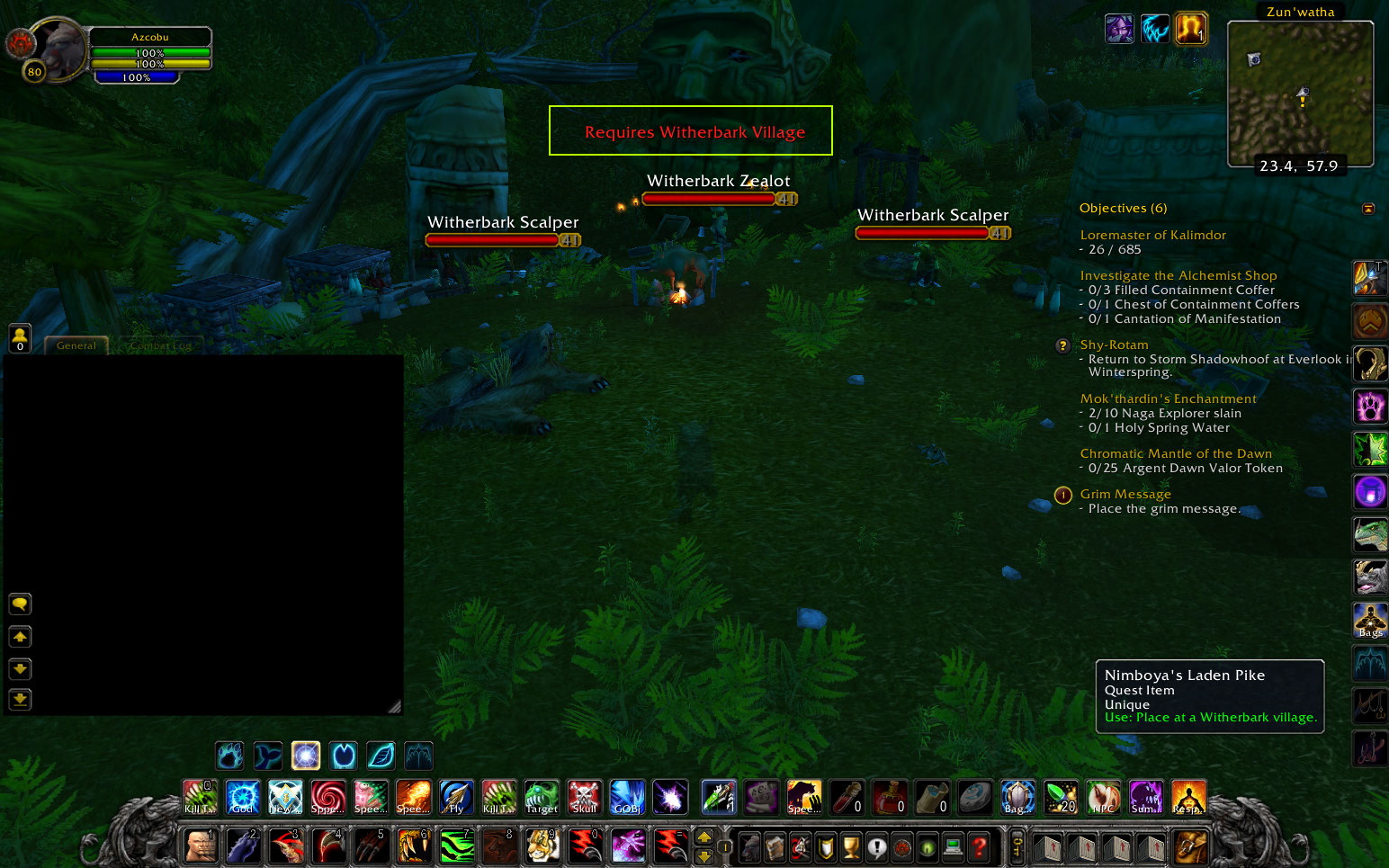1389x868 pixels.
Task: Select the Fly macro on the action bar
Action: 455,797
